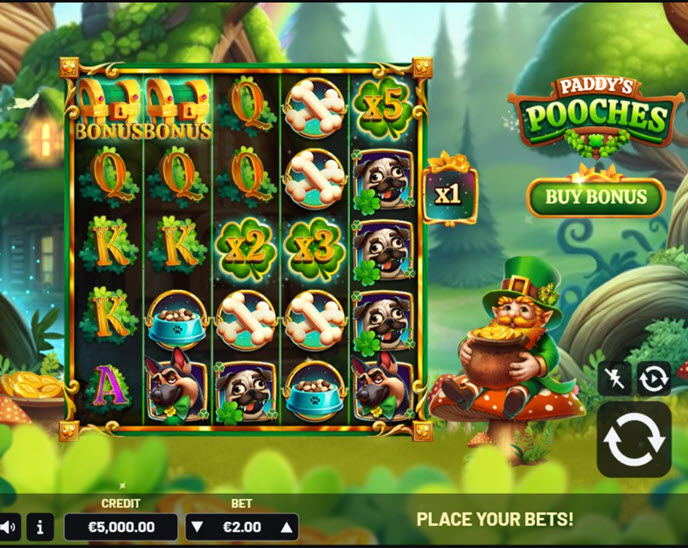Open the game info page

point(40,526)
